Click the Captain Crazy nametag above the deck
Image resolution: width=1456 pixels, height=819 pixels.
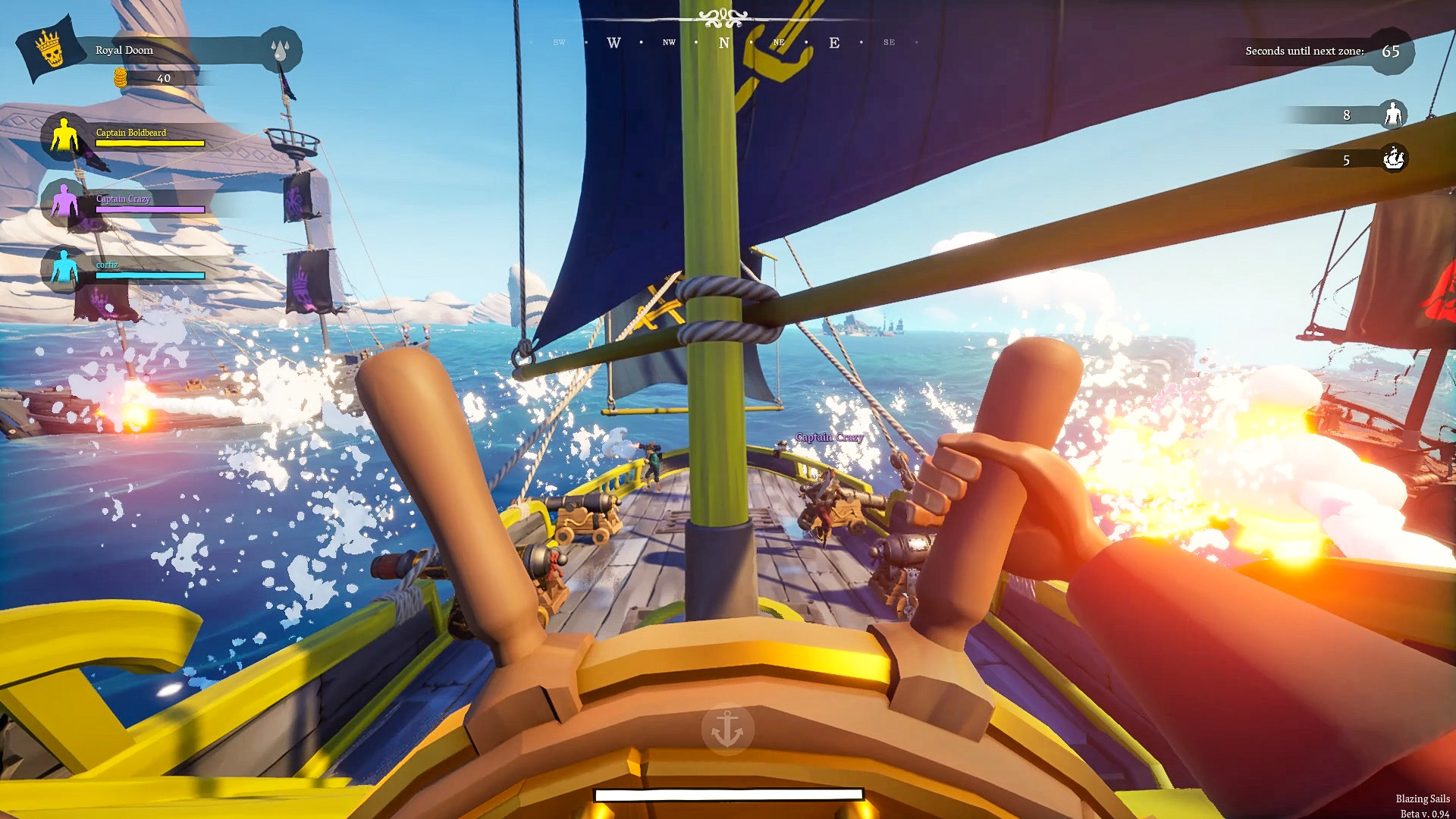(x=828, y=438)
